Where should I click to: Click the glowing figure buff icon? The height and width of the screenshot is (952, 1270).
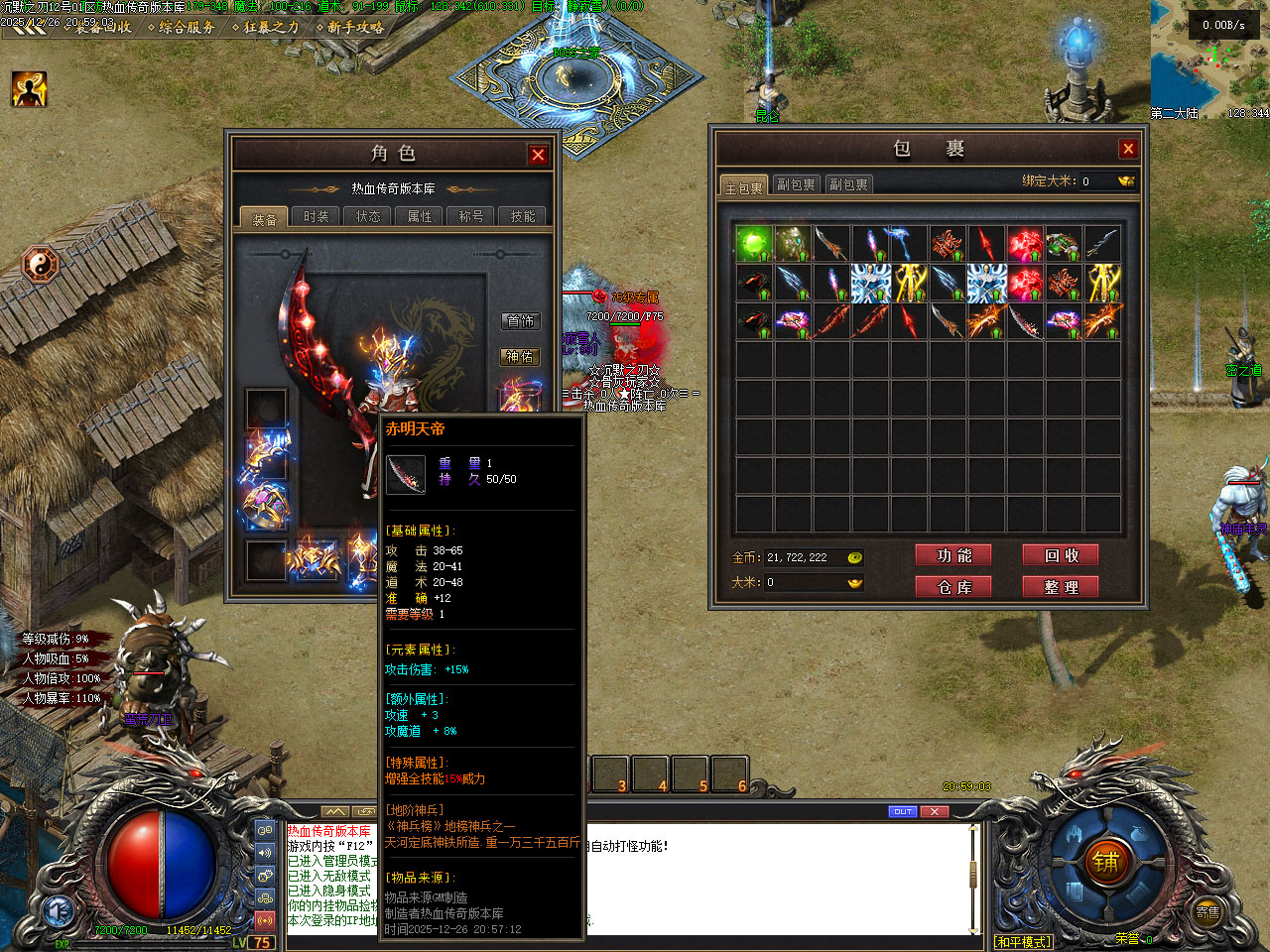[x=30, y=89]
